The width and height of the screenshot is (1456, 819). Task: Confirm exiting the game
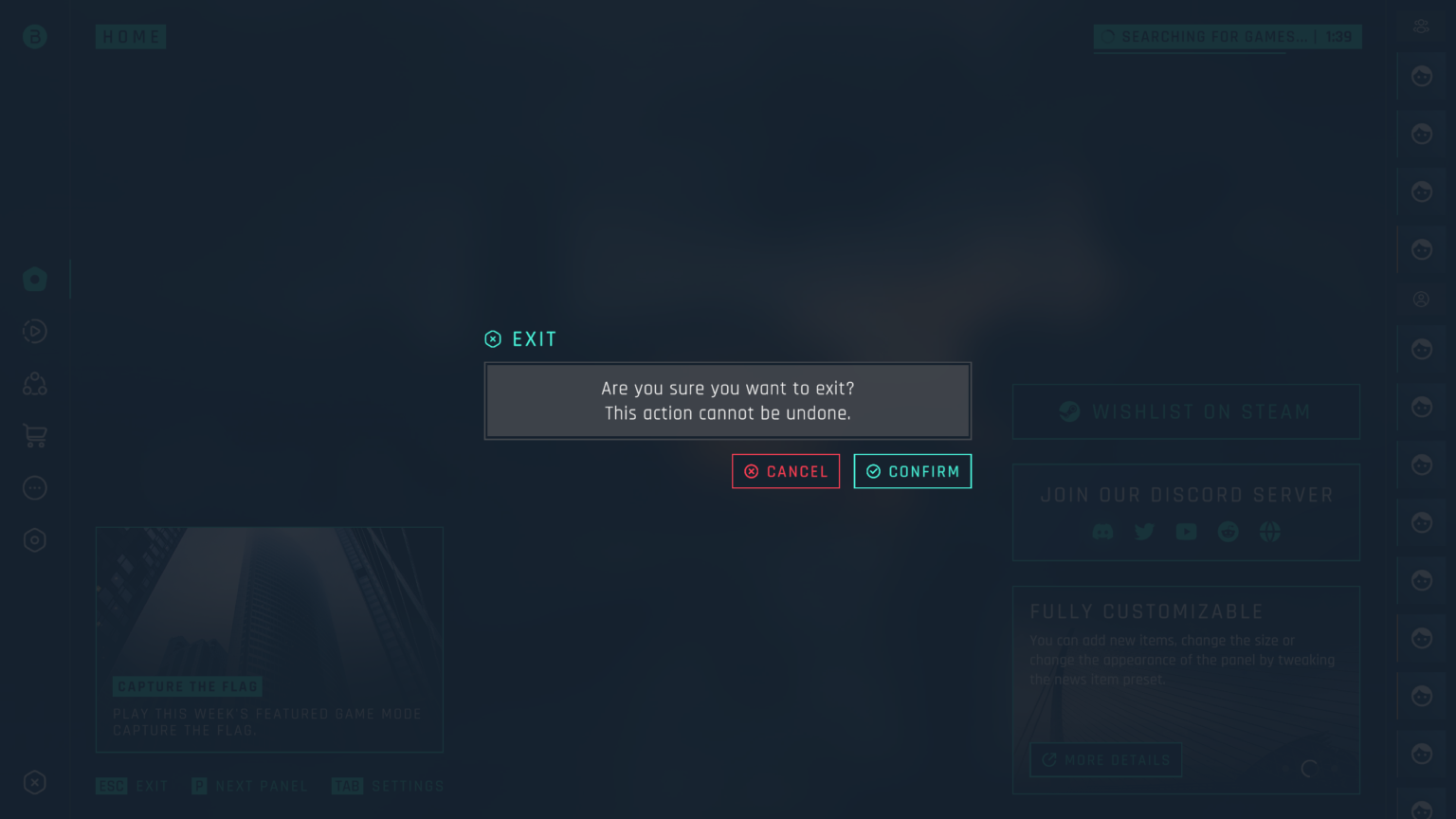click(912, 471)
